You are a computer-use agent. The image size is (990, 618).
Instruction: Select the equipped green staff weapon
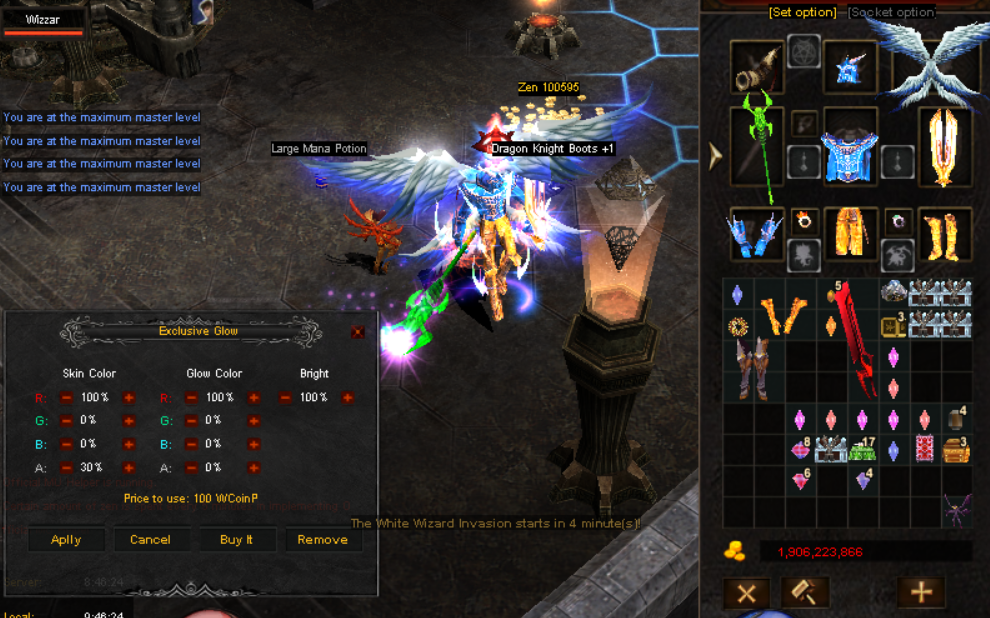pos(757,147)
